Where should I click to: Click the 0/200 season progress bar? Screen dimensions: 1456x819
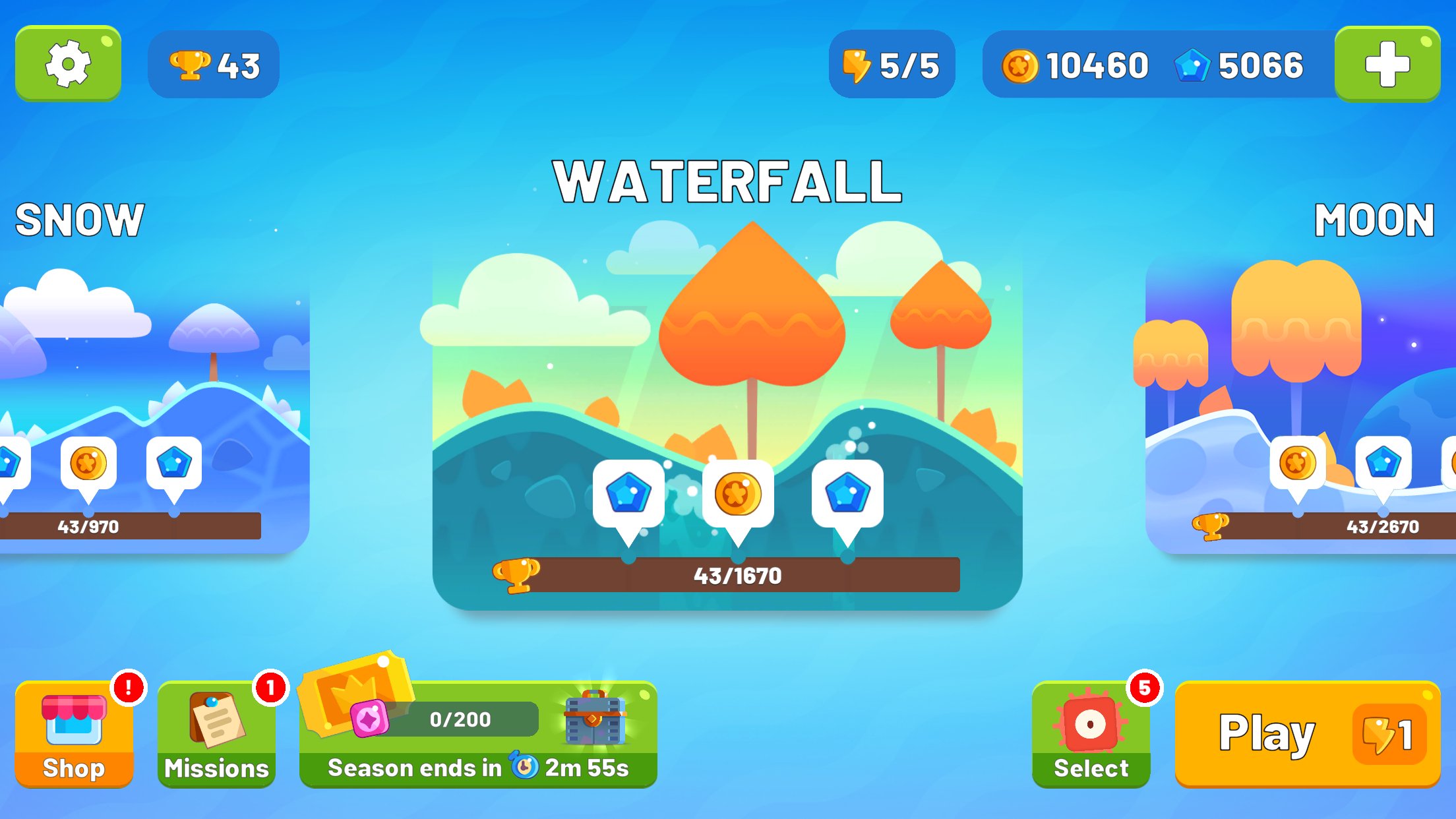(x=462, y=719)
